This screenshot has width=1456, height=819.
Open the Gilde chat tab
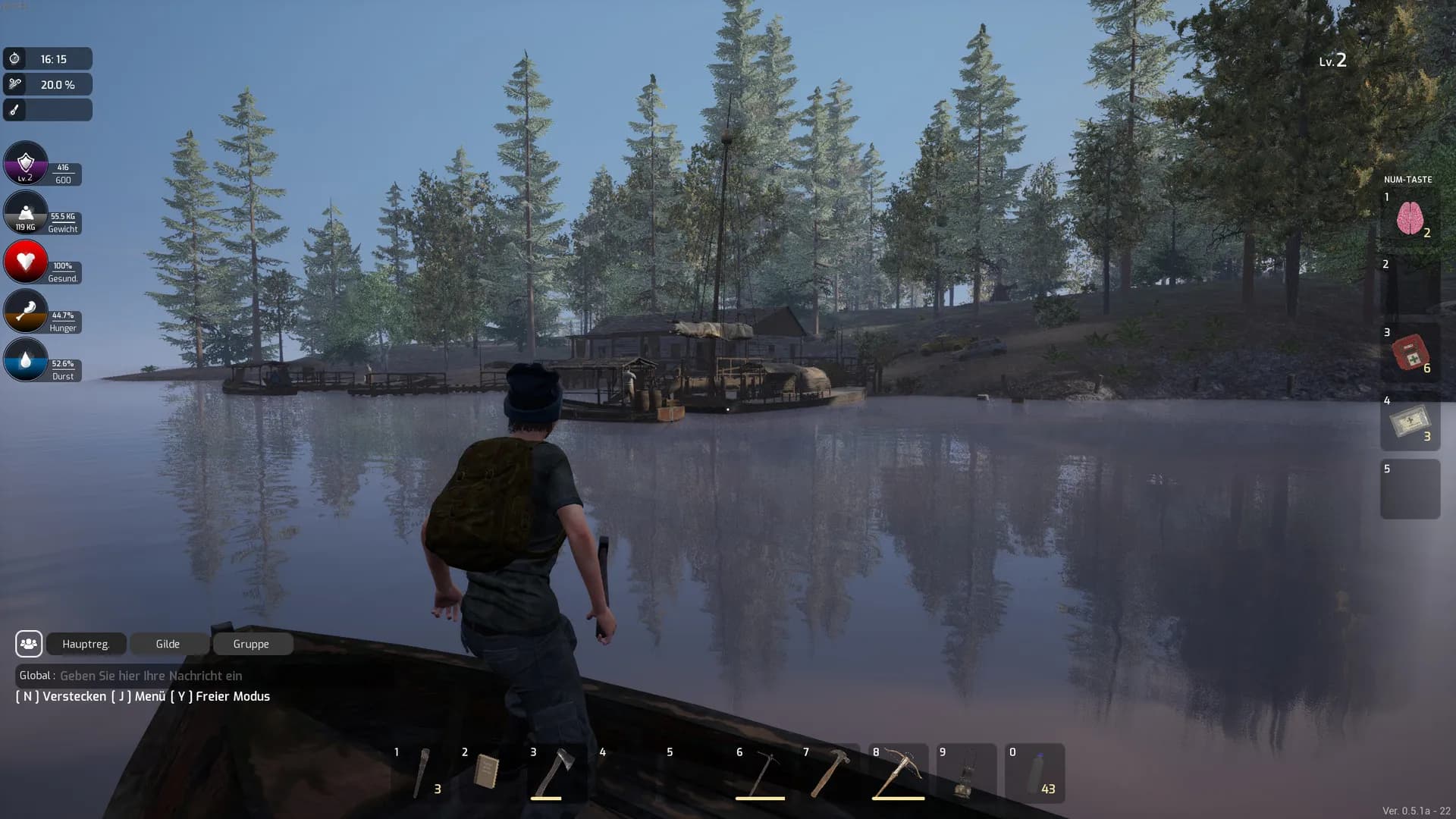[x=168, y=644]
